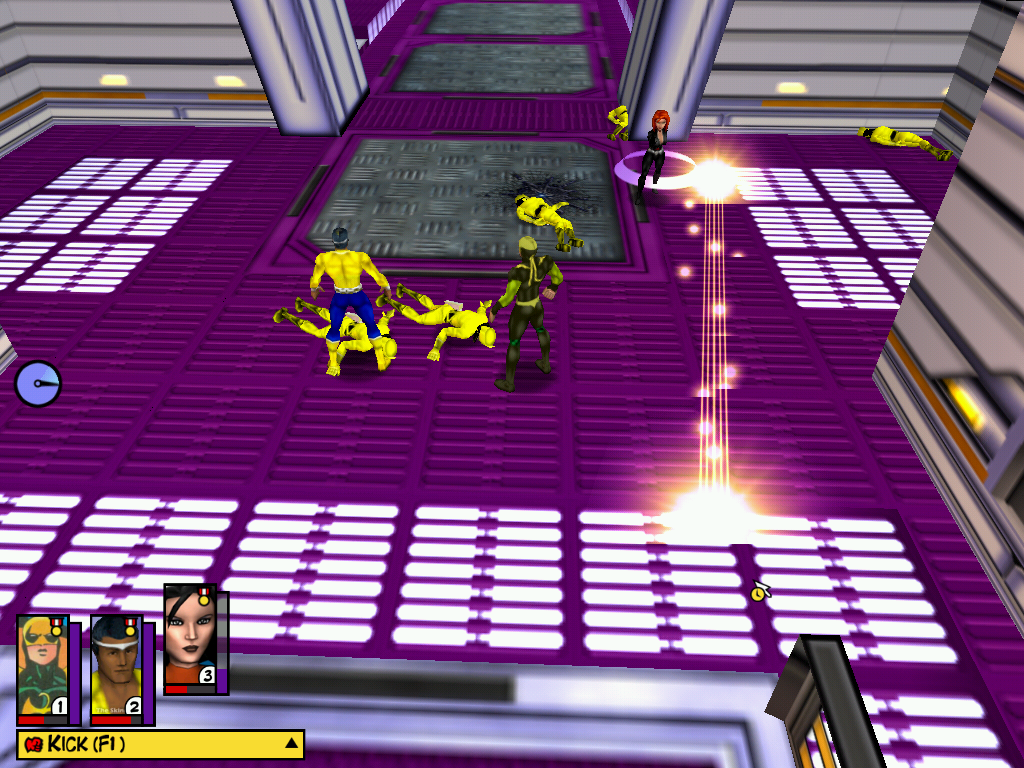
Task: Expand the power list with the black arrow
Action: [x=291, y=744]
